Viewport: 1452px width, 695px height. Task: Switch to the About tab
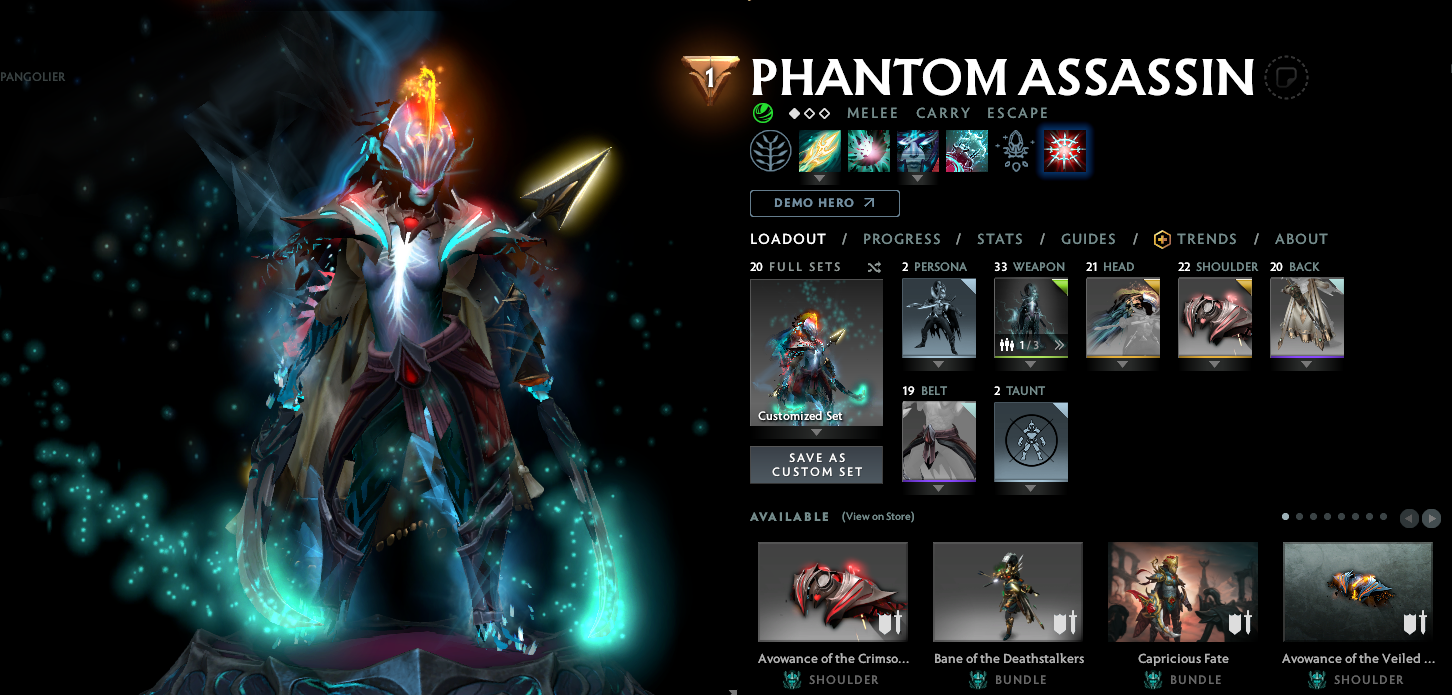coord(1301,239)
